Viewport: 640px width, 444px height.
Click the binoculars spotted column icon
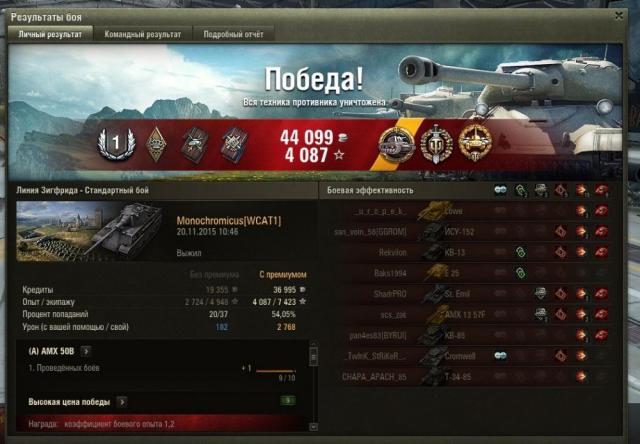(499, 190)
